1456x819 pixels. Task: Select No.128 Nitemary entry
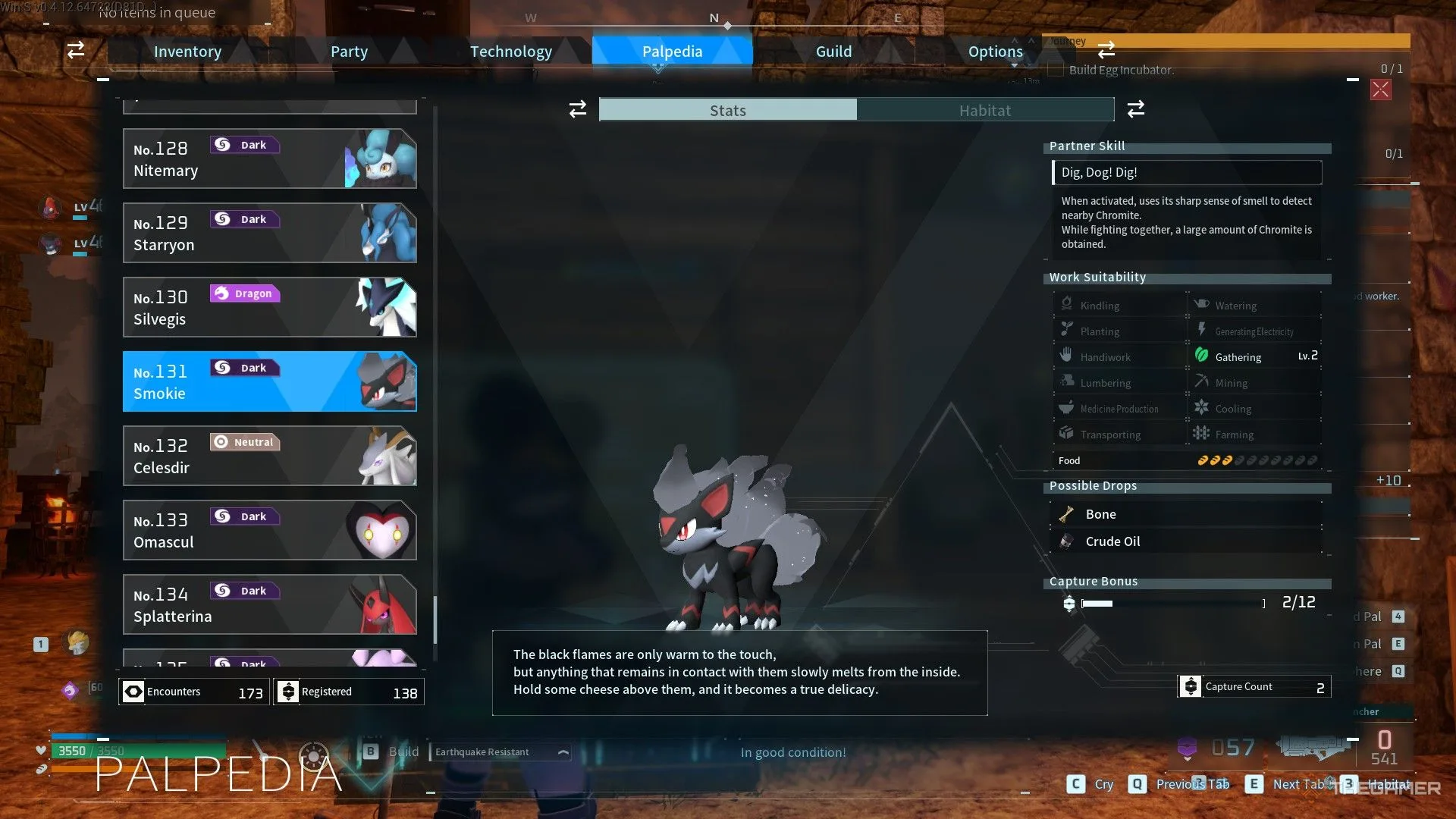pyautogui.click(x=269, y=158)
